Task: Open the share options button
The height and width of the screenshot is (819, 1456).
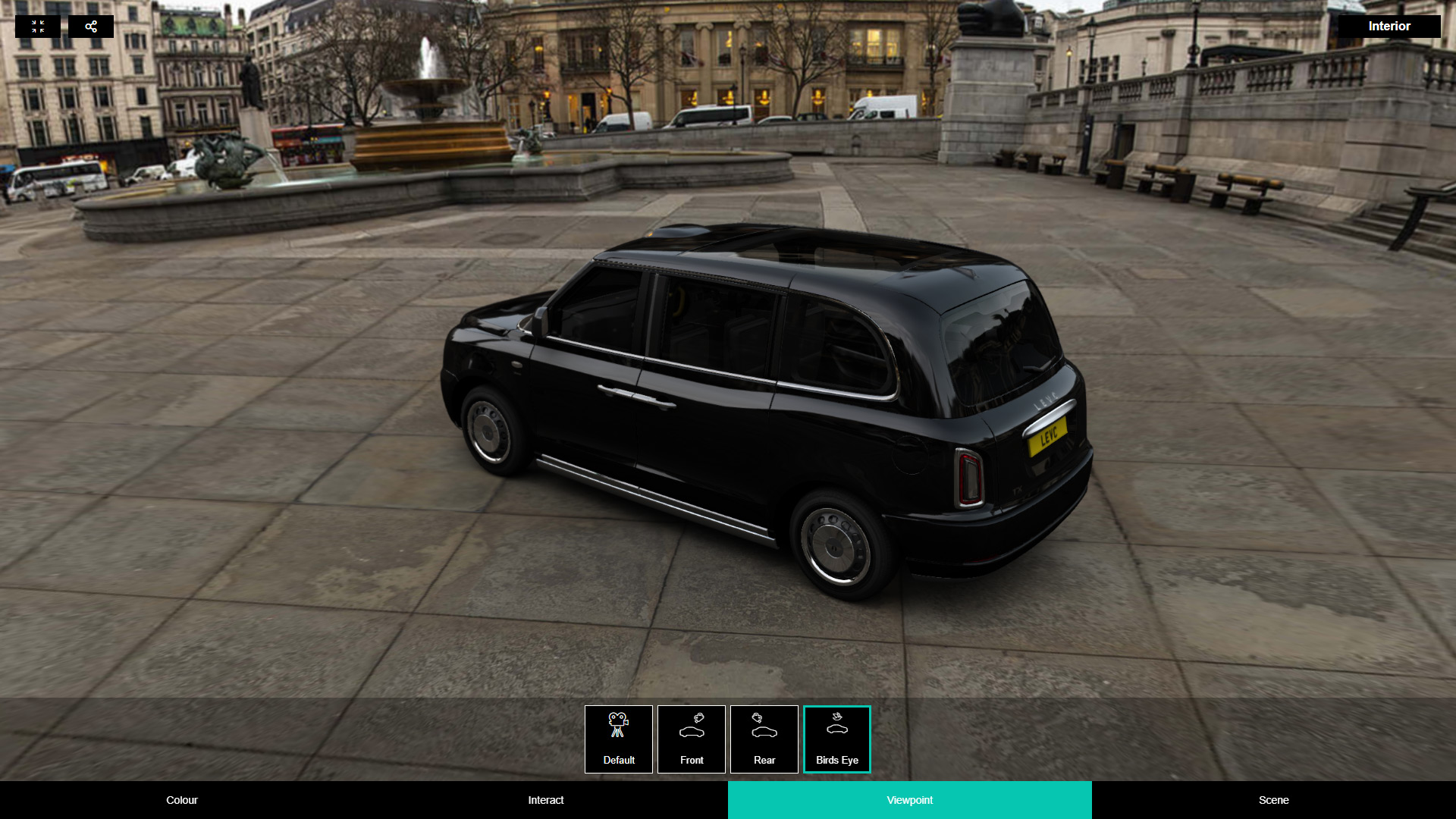Action: tap(91, 27)
